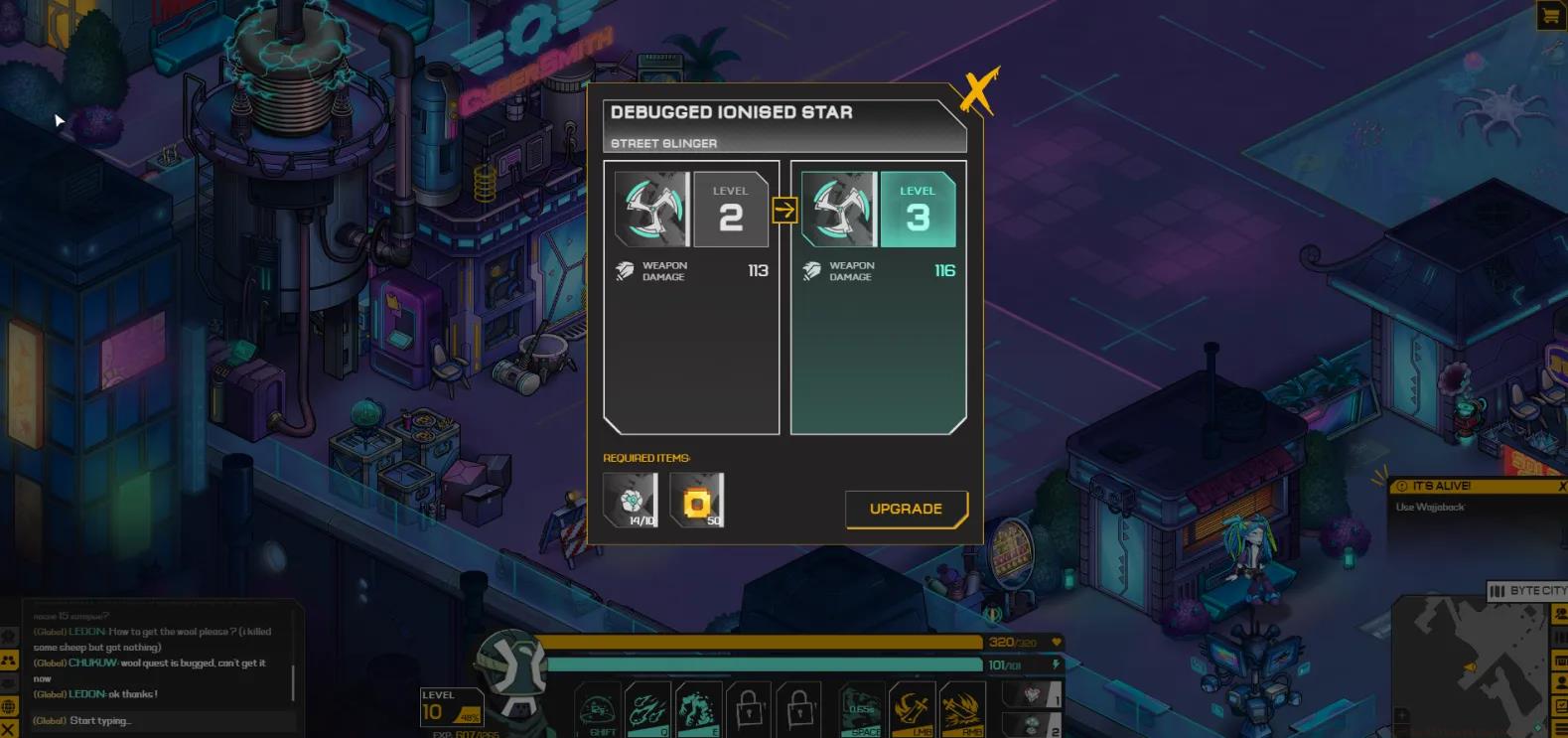This screenshot has width=1568, height=738.
Task: Open the Byte City minimap
Action: (x=1527, y=591)
